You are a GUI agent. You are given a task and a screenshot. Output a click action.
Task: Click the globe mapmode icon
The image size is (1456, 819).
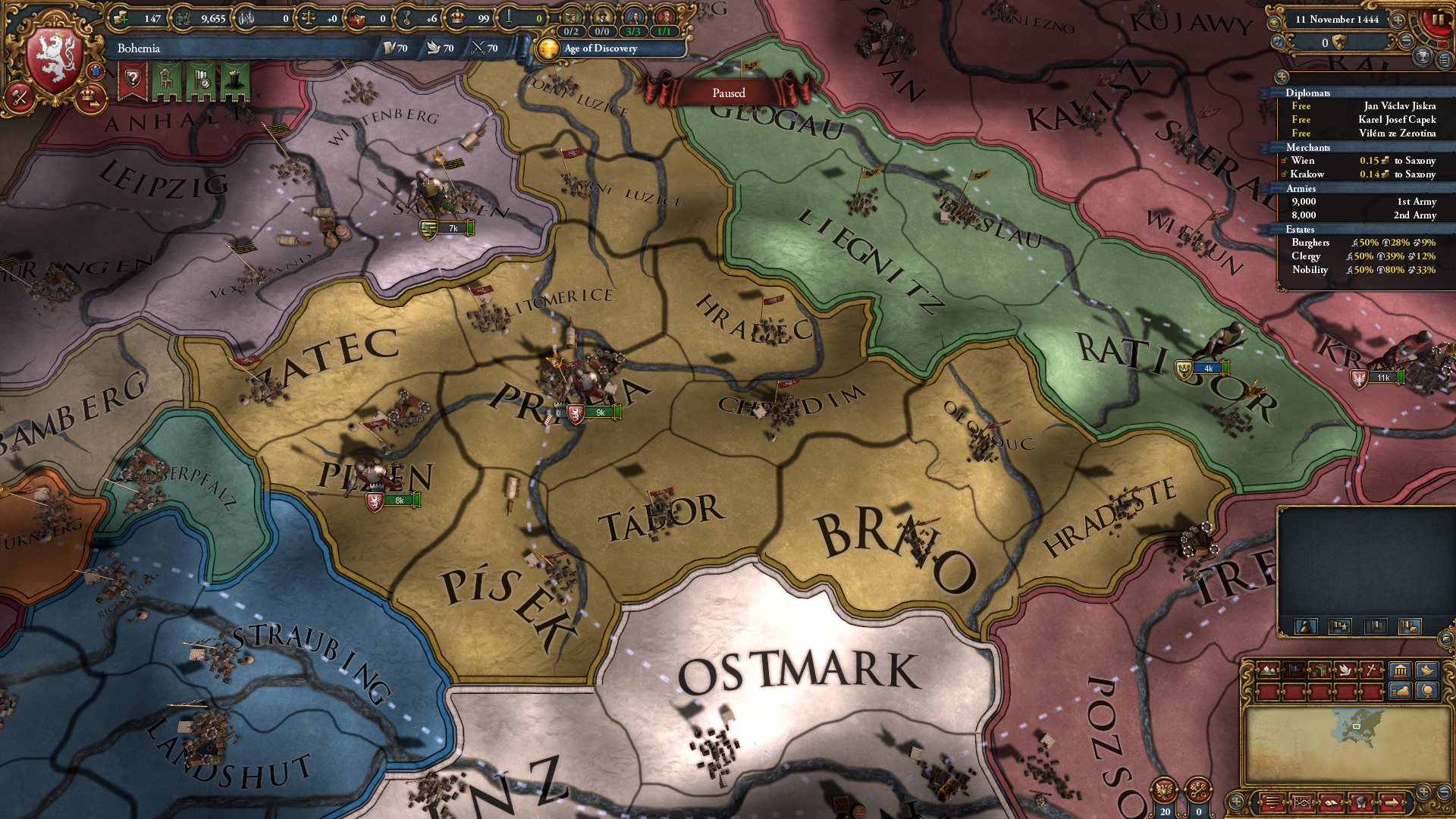[1428, 691]
